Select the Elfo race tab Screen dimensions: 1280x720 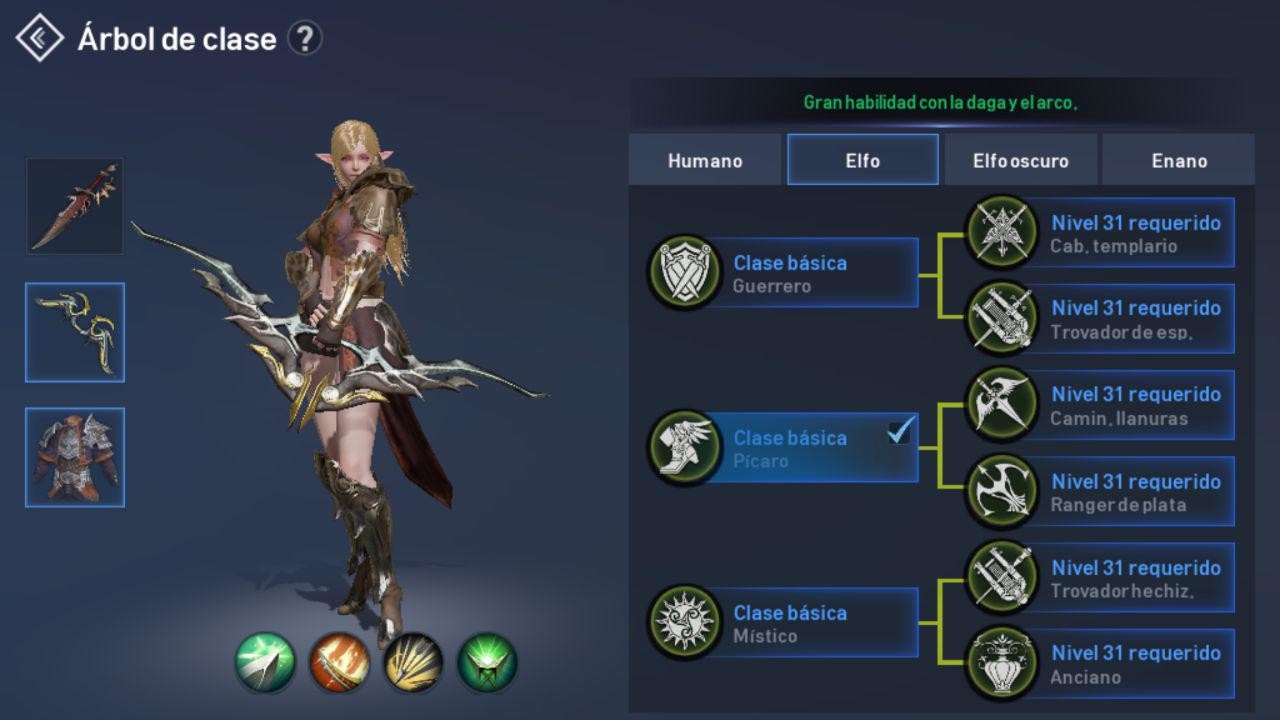(862, 160)
